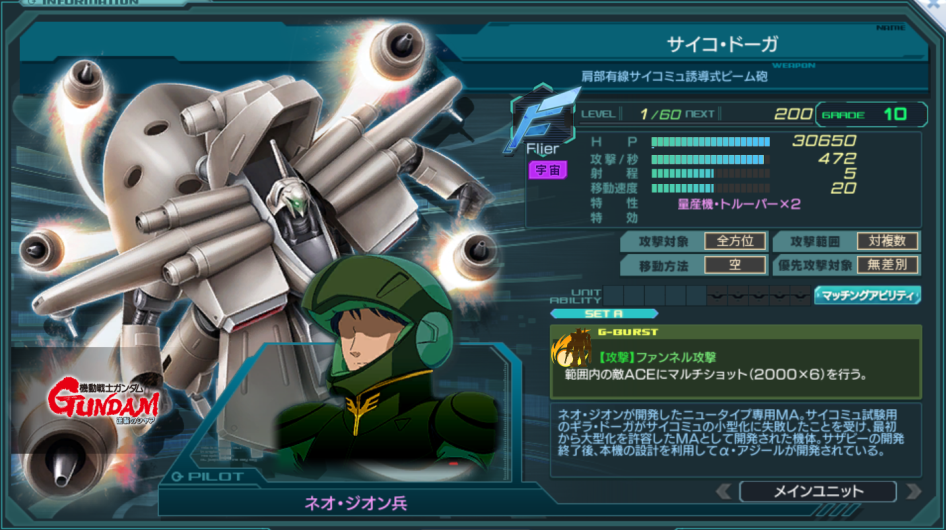Go to next unit with right arrow
This screenshot has width=946, height=530.
pyautogui.click(x=912, y=491)
